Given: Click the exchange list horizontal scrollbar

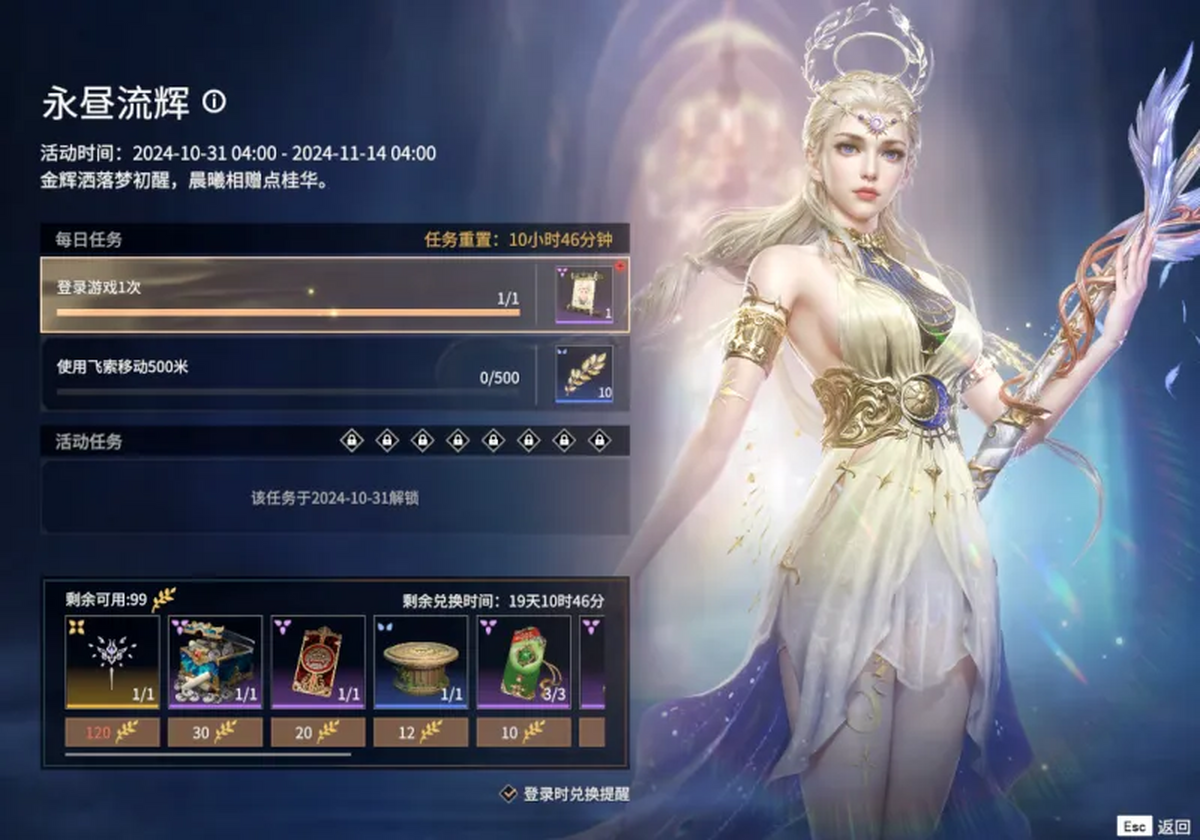Looking at the screenshot, I should click(208, 755).
